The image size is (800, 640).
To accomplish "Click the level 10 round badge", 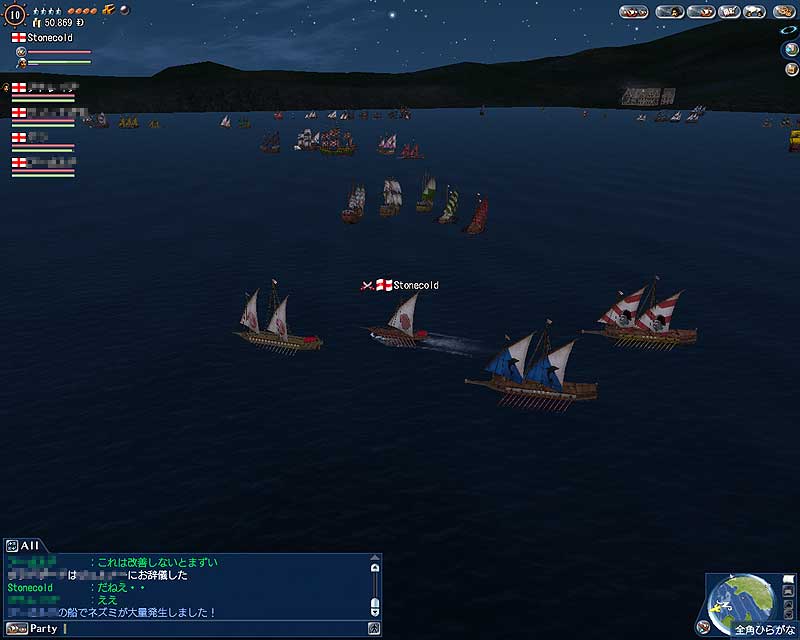I will pos(15,14).
